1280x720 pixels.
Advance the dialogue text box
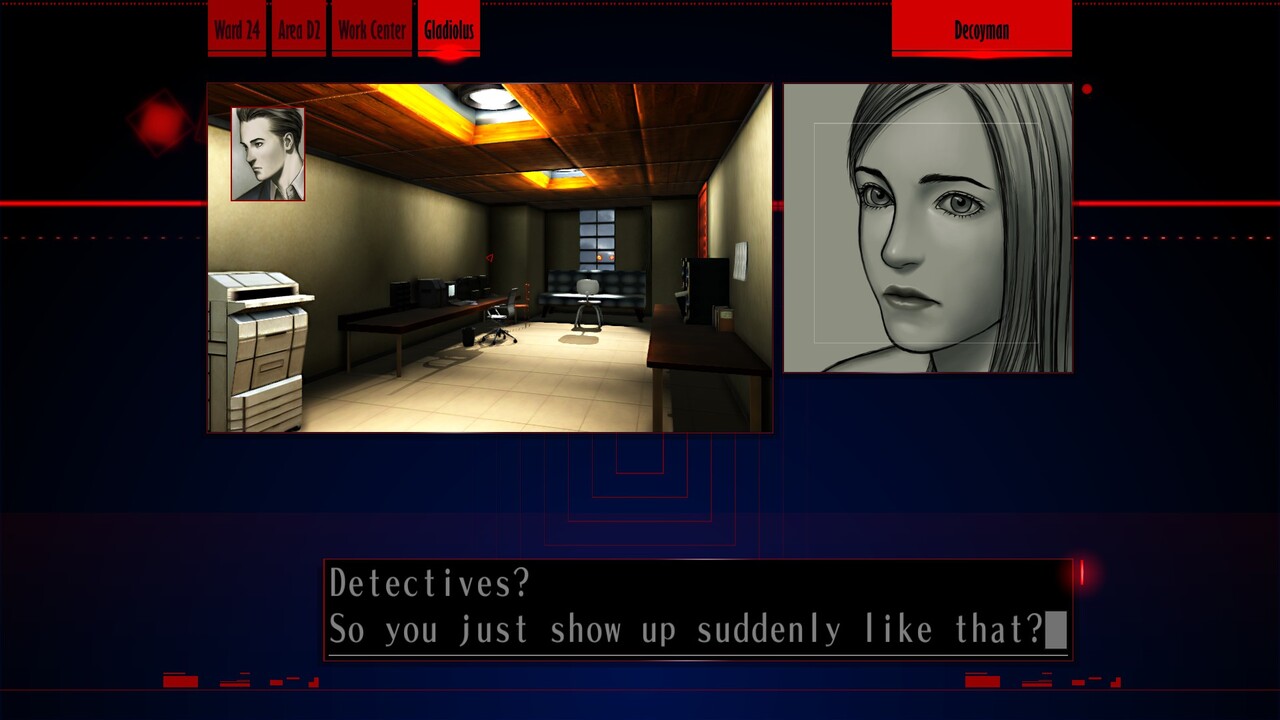697,608
